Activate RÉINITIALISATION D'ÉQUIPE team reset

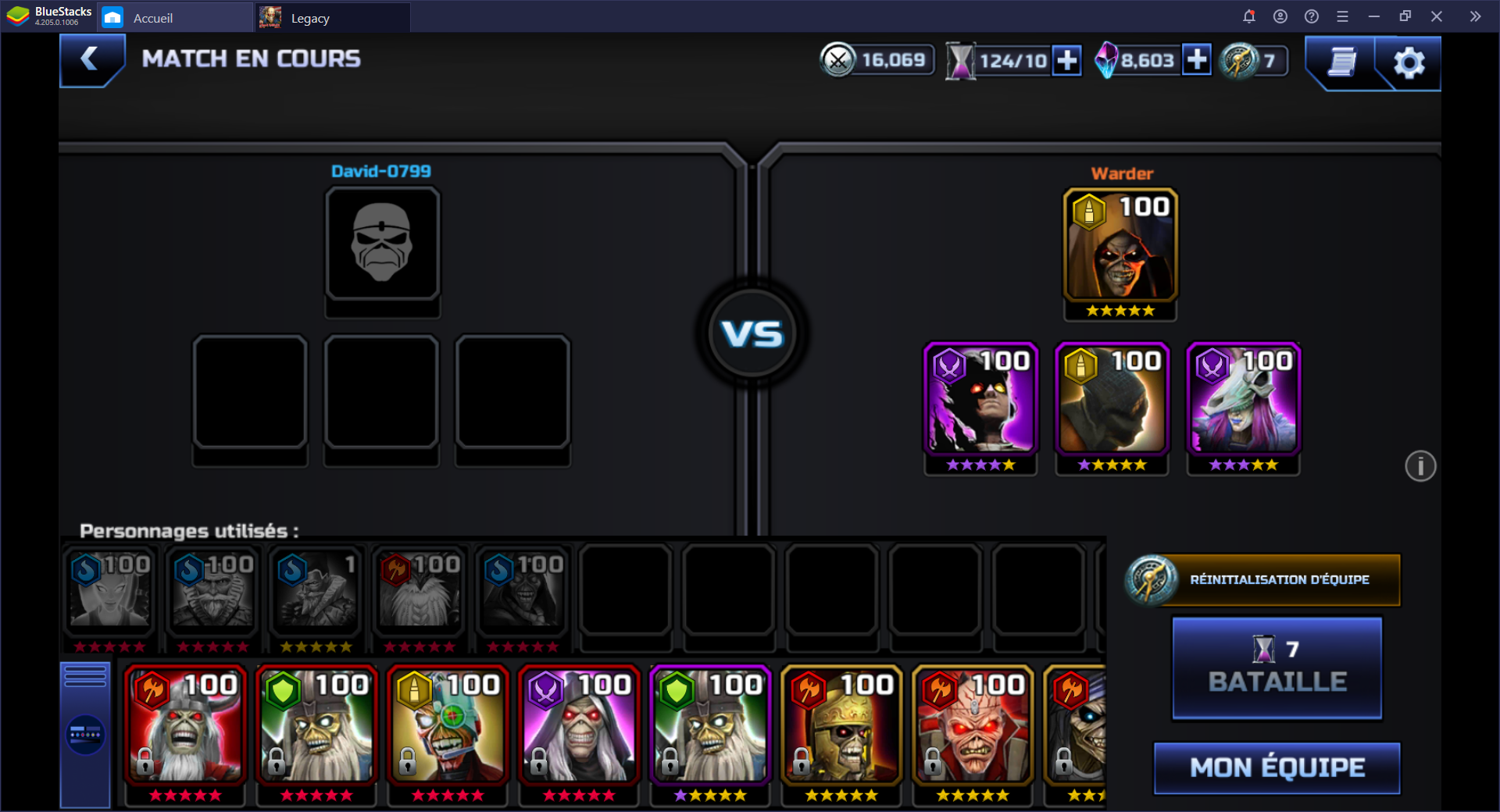(1263, 580)
